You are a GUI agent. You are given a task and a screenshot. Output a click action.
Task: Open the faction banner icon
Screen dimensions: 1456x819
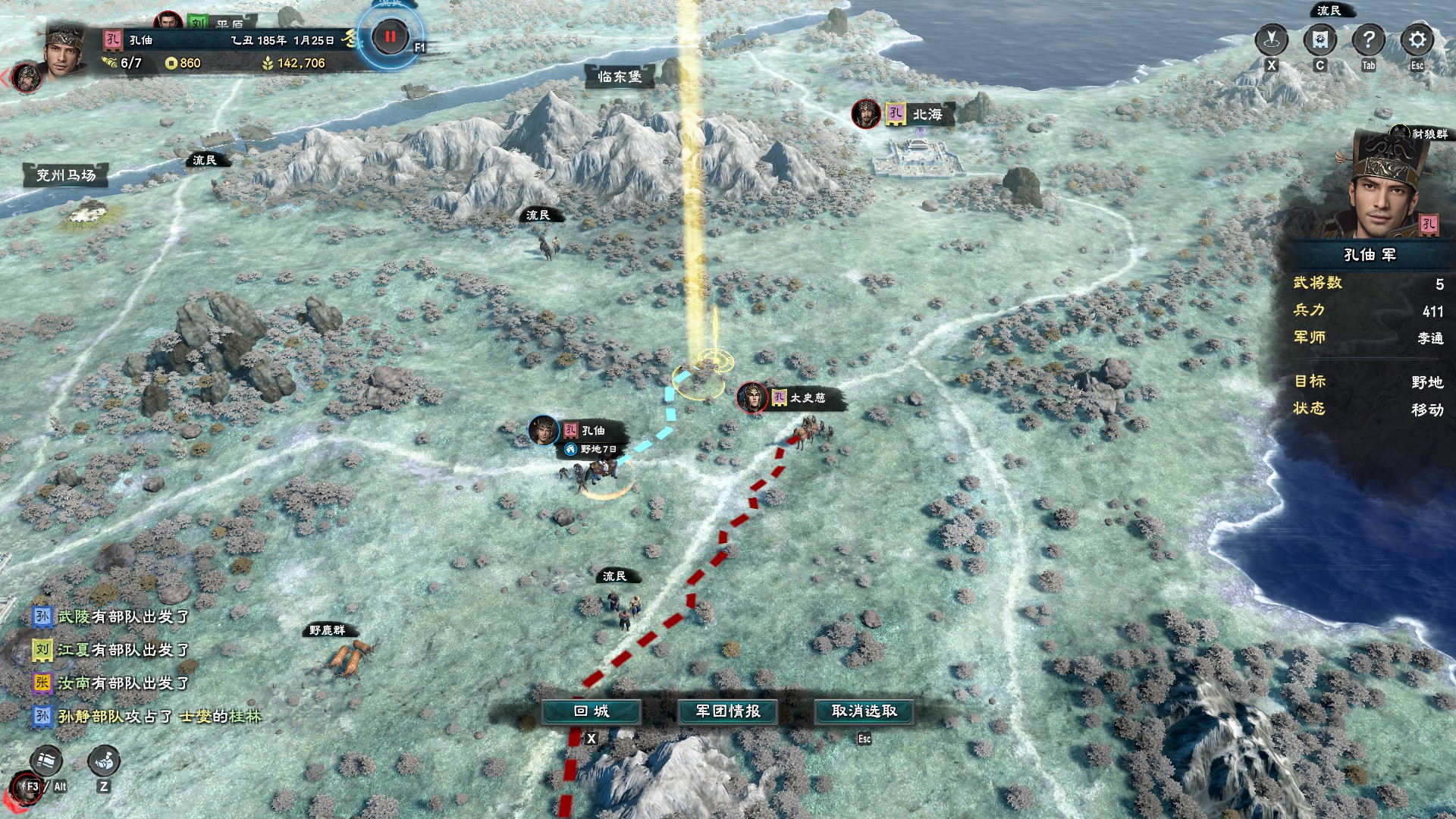point(1319,39)
